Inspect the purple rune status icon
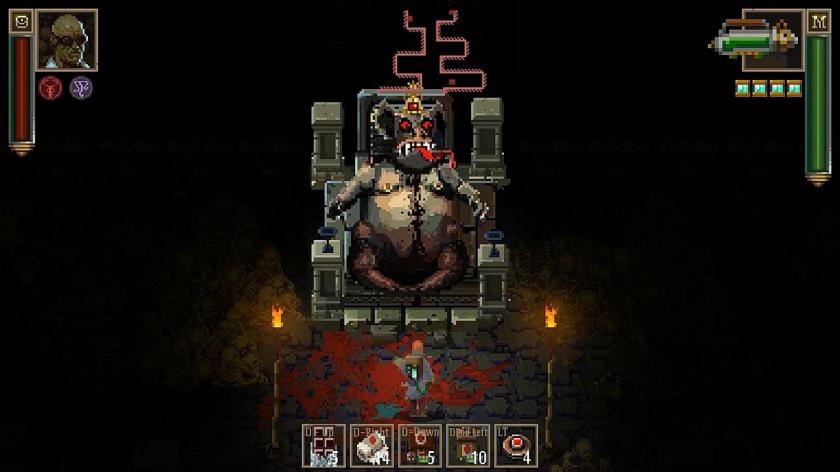Screen dimensions: 840x472 (x=82, y=87)
